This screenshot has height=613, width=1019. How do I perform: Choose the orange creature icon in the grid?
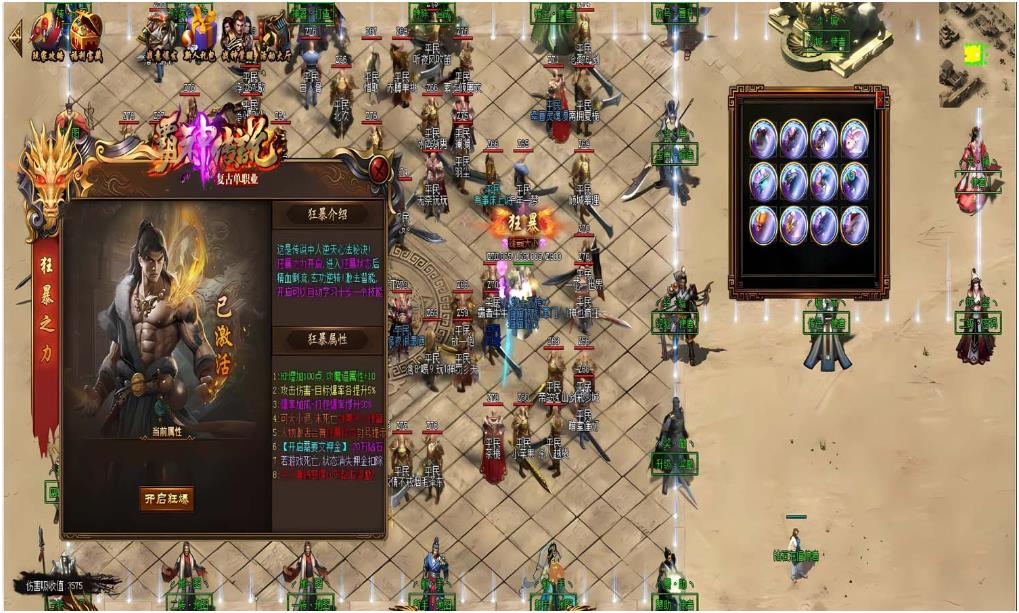764,224
